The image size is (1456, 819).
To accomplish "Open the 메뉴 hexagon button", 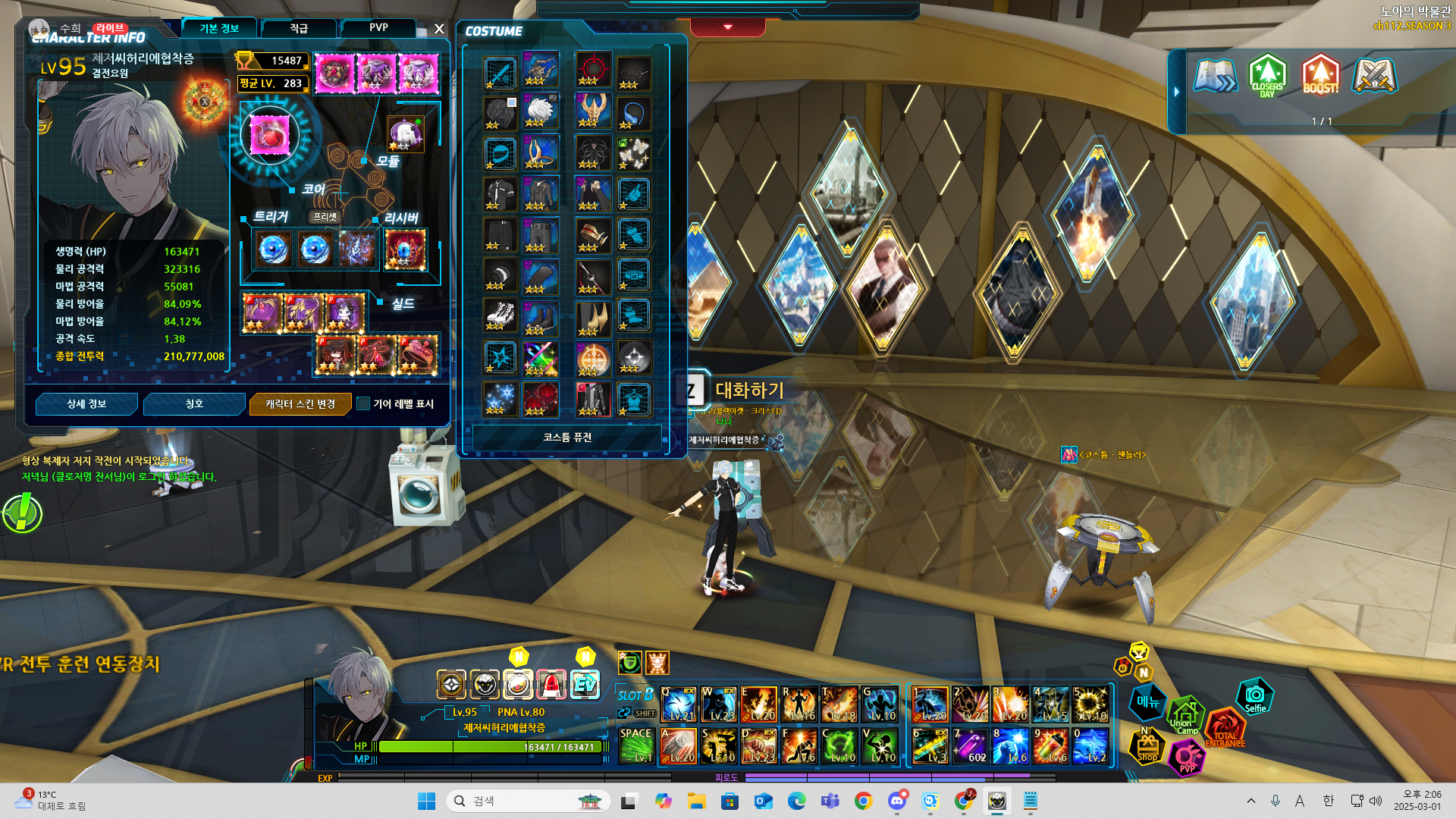I will [1148, 702].
